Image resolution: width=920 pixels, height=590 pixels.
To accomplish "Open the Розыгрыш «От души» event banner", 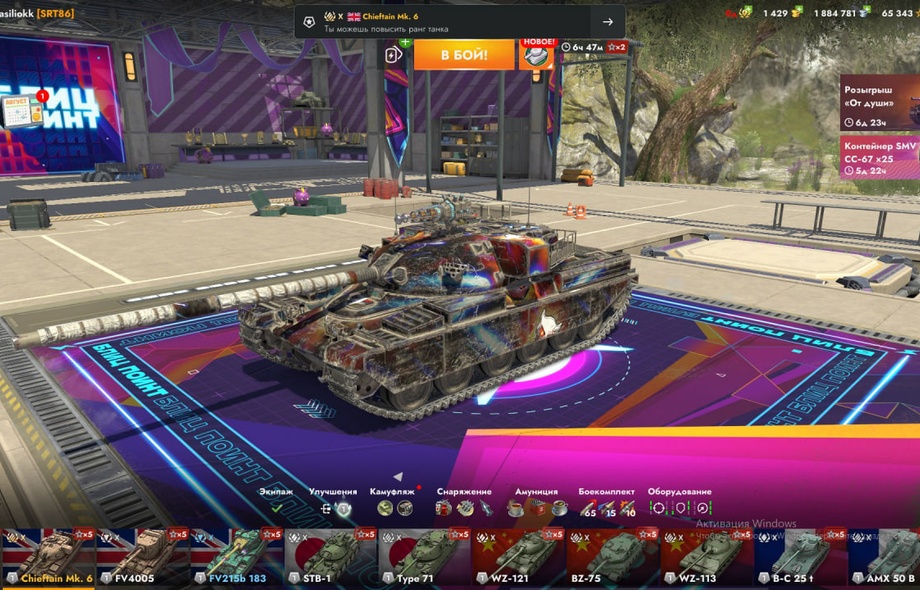I will [x=879, y=102].
